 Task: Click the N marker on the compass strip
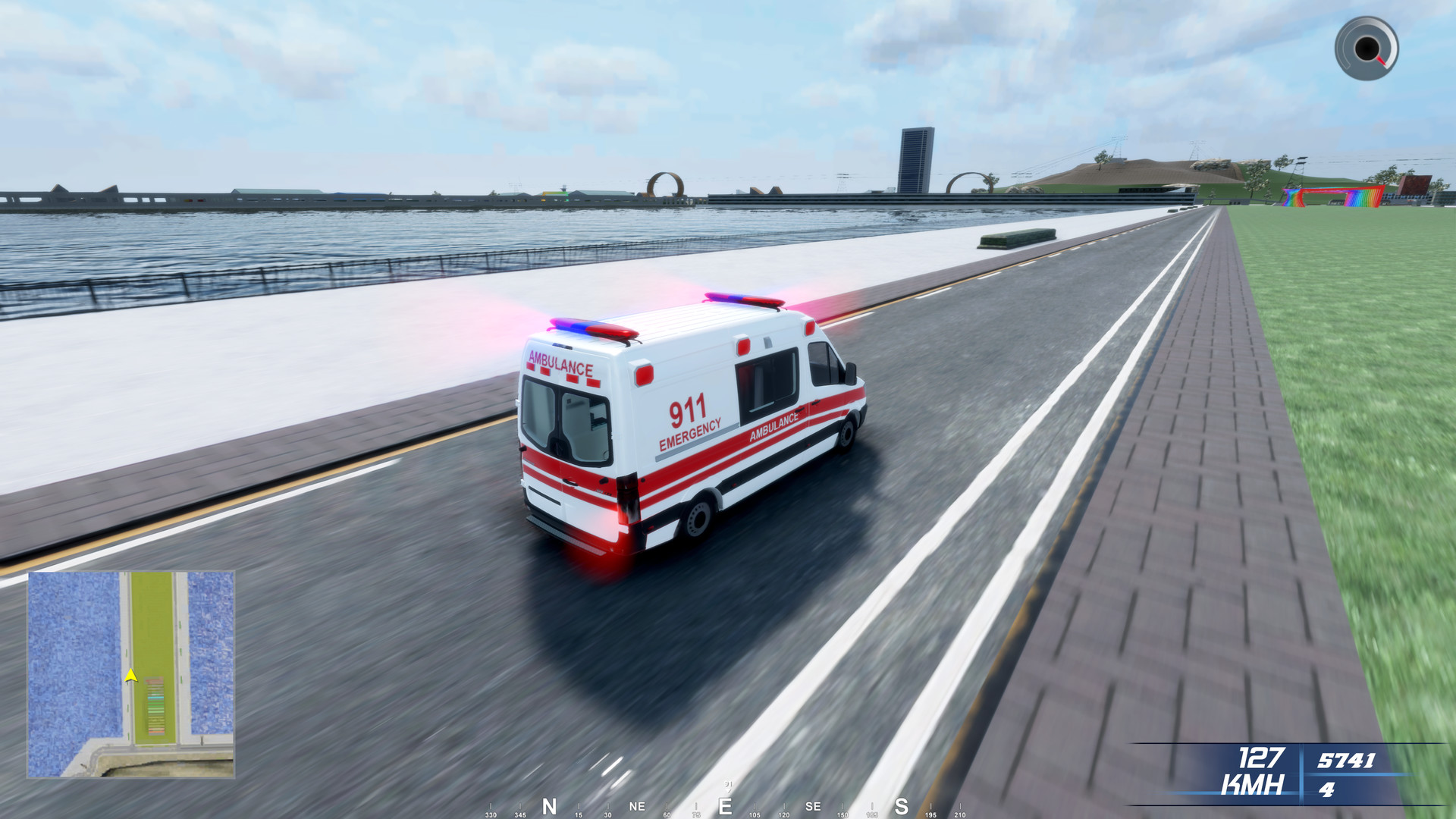coord(548,806)
